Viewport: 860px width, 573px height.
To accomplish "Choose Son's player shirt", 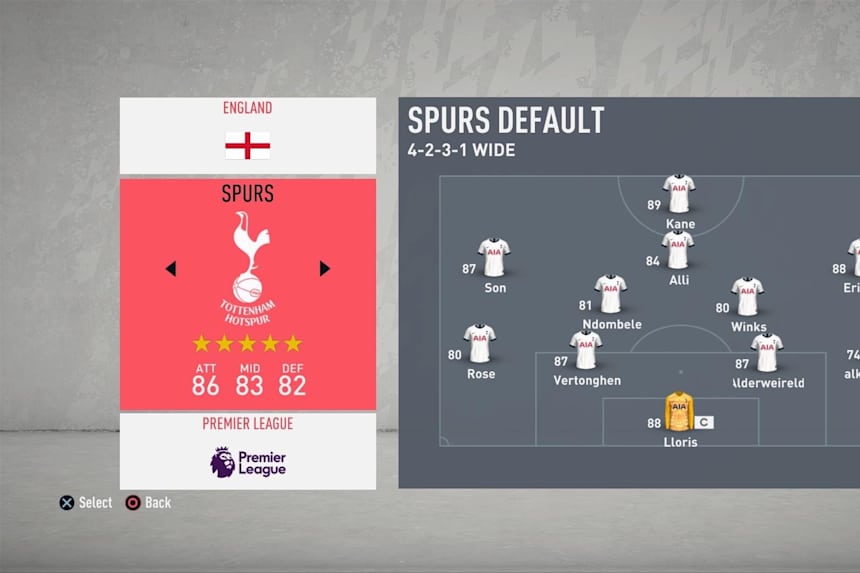I will (x=494, y=258).
